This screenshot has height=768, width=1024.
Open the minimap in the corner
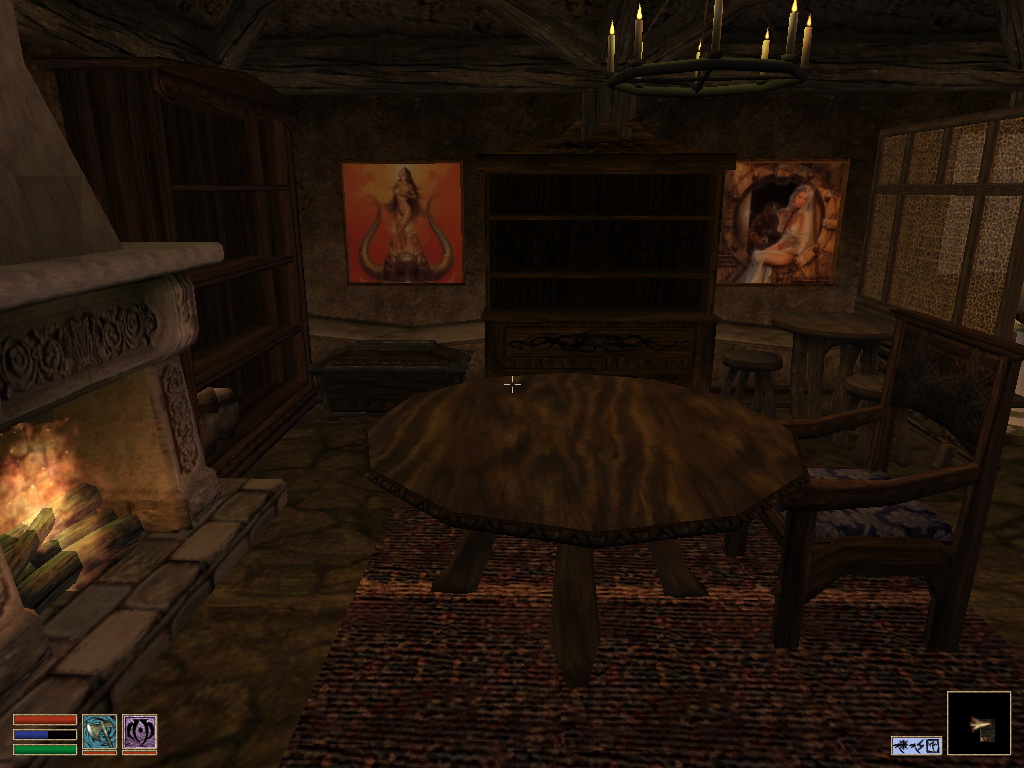pos(978,723)
